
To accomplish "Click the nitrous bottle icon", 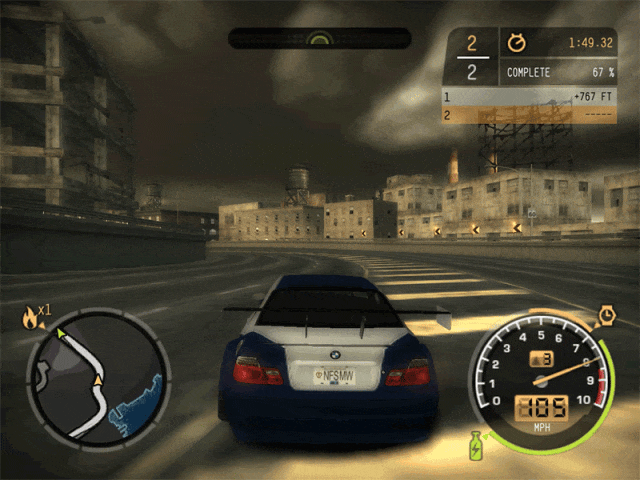I will (x=475, y=444).
